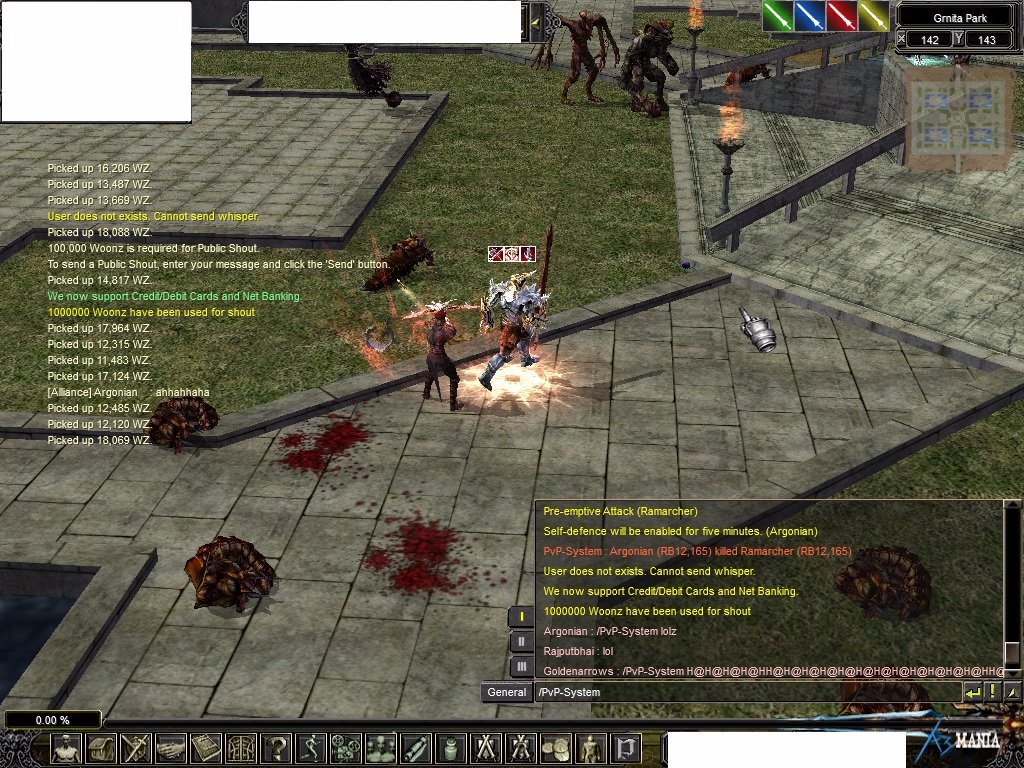Open the three-faces party icon
Viewport: 1024px width, 768px height.
tap(379, 749)
